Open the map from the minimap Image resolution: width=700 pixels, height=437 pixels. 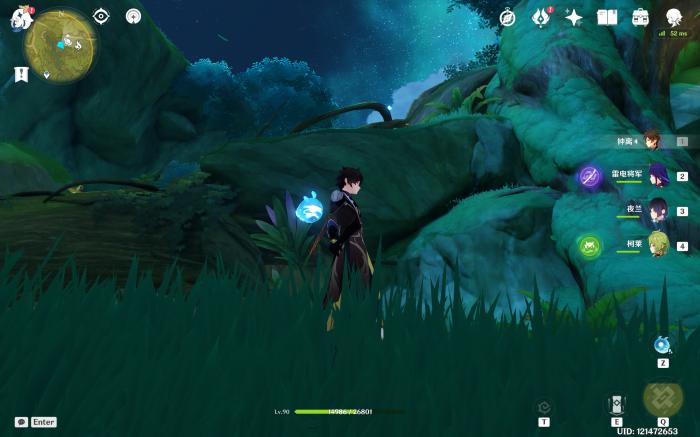pyautogui.click(x=60, y=46)
